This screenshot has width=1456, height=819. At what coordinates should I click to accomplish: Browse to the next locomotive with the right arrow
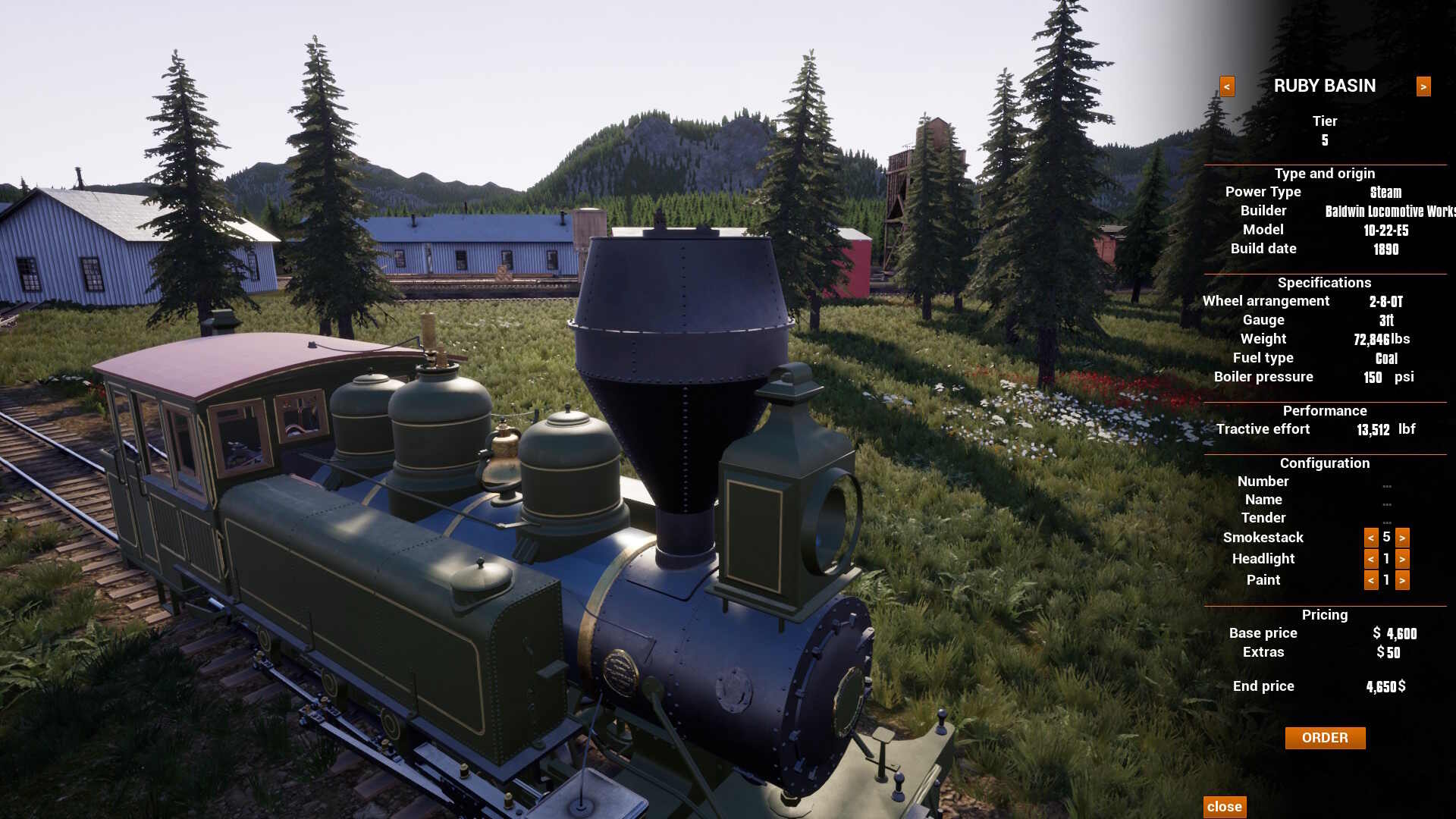tap(1422, 86)
